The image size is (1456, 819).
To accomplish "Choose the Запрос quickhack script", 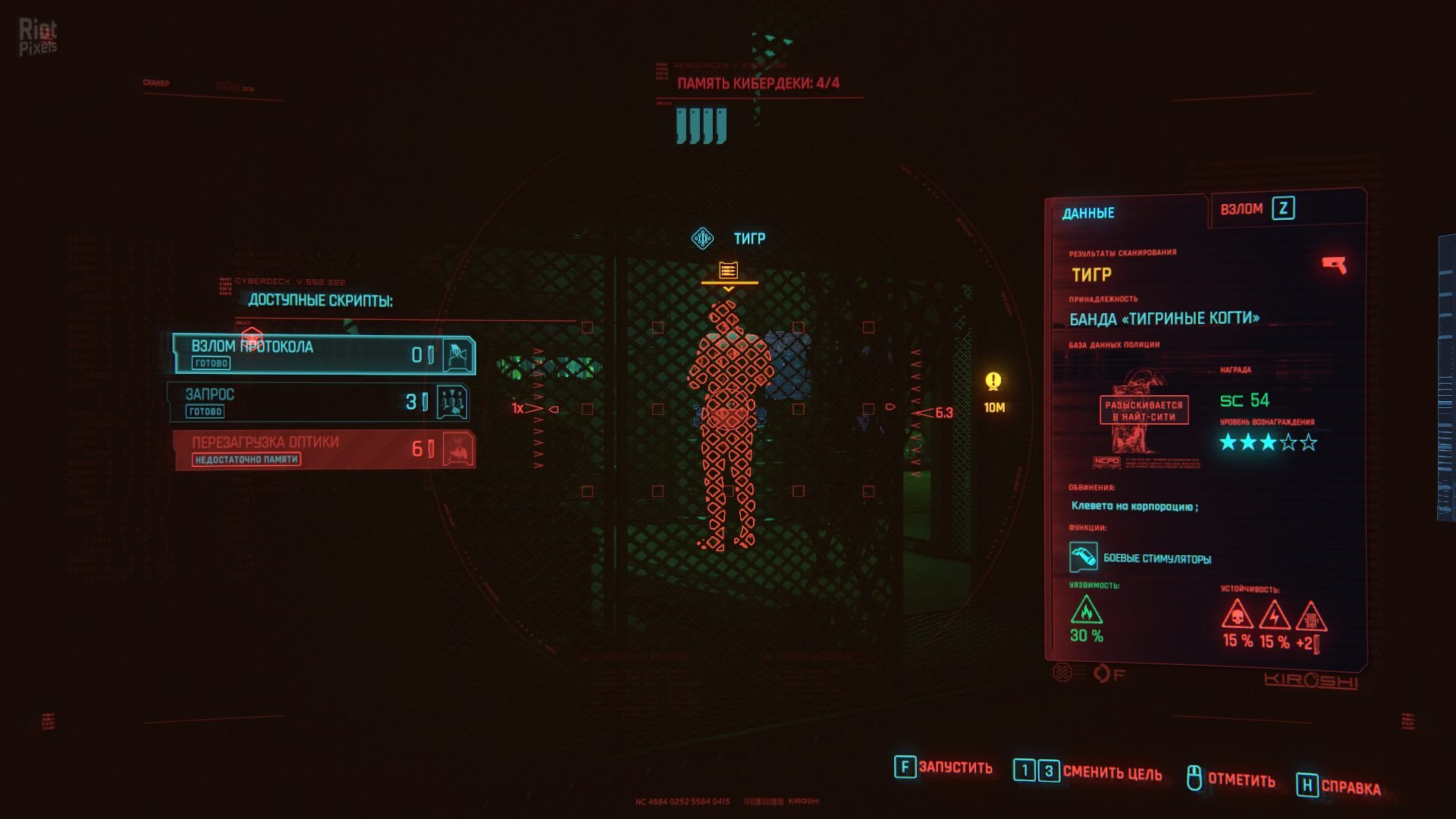I will click(318, 402).
